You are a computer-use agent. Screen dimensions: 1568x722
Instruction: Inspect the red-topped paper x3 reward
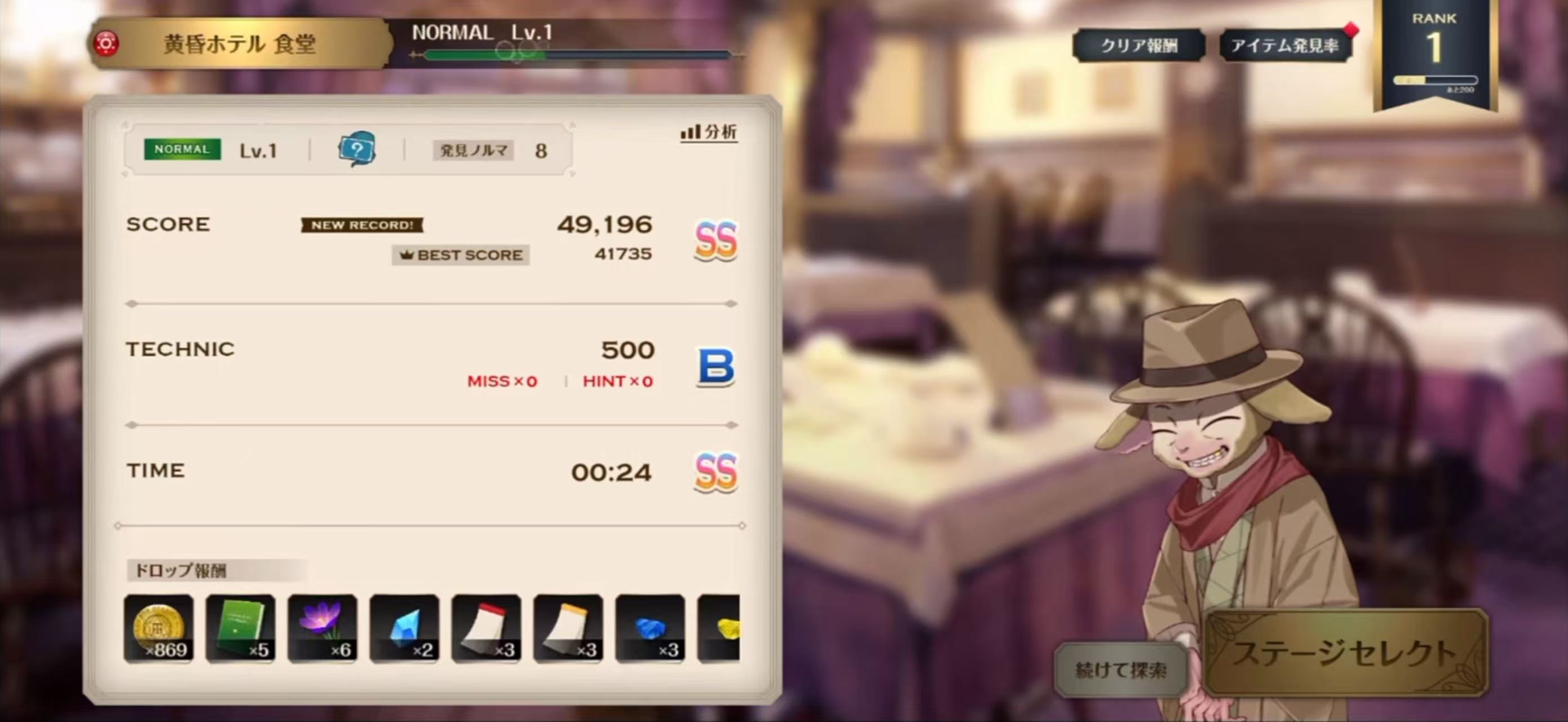[487, 628]
